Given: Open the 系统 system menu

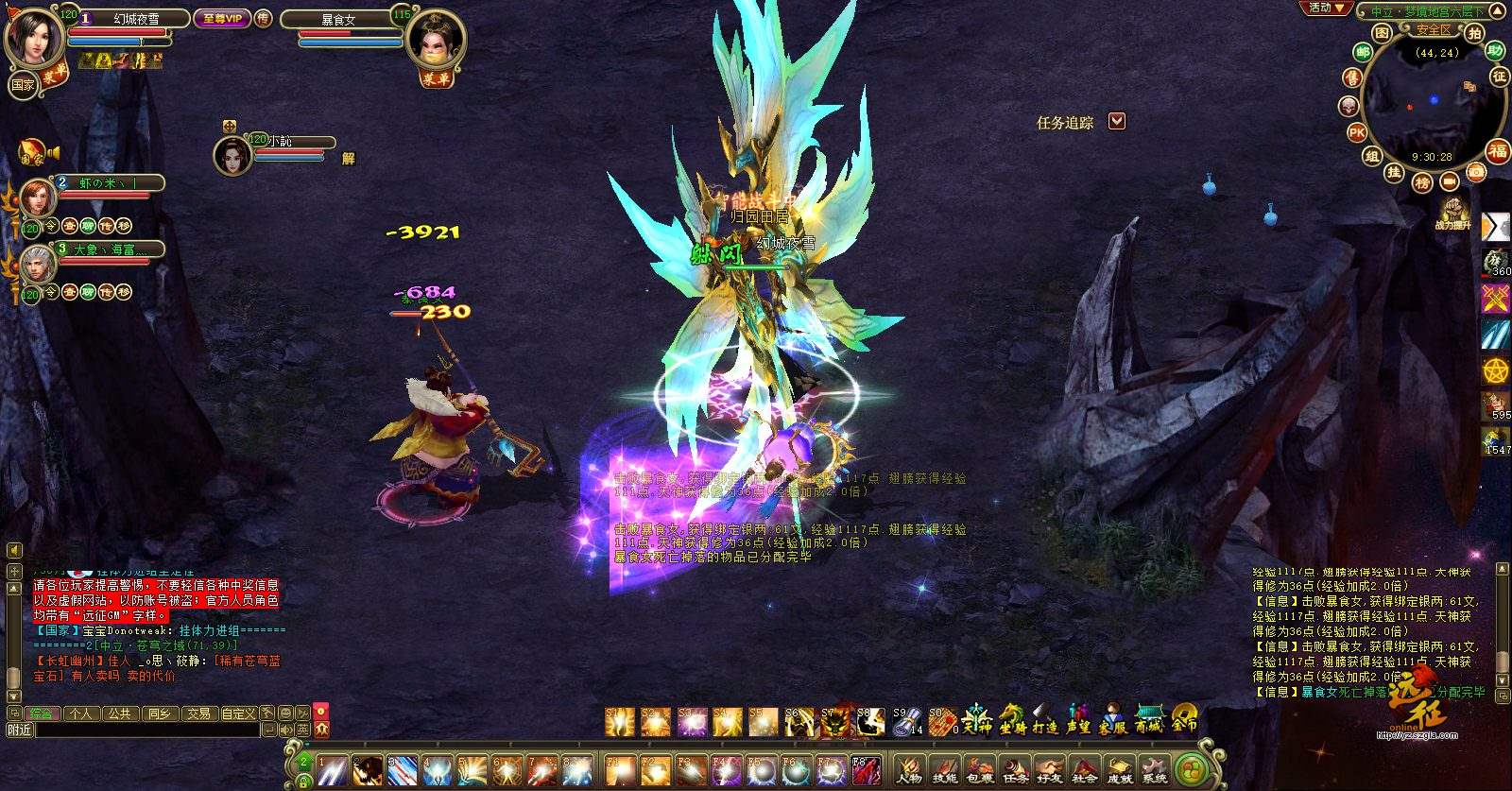Looking at the screenshot, I should (1154, 769).
